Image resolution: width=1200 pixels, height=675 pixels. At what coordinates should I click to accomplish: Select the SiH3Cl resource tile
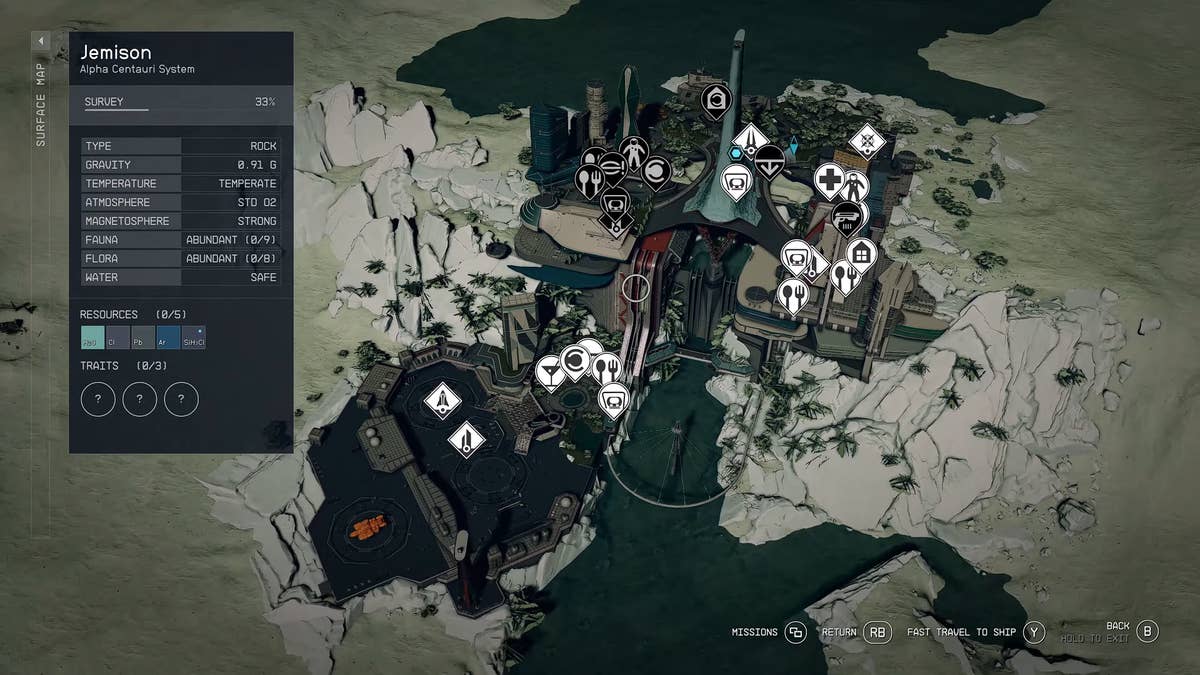[193, 338]
